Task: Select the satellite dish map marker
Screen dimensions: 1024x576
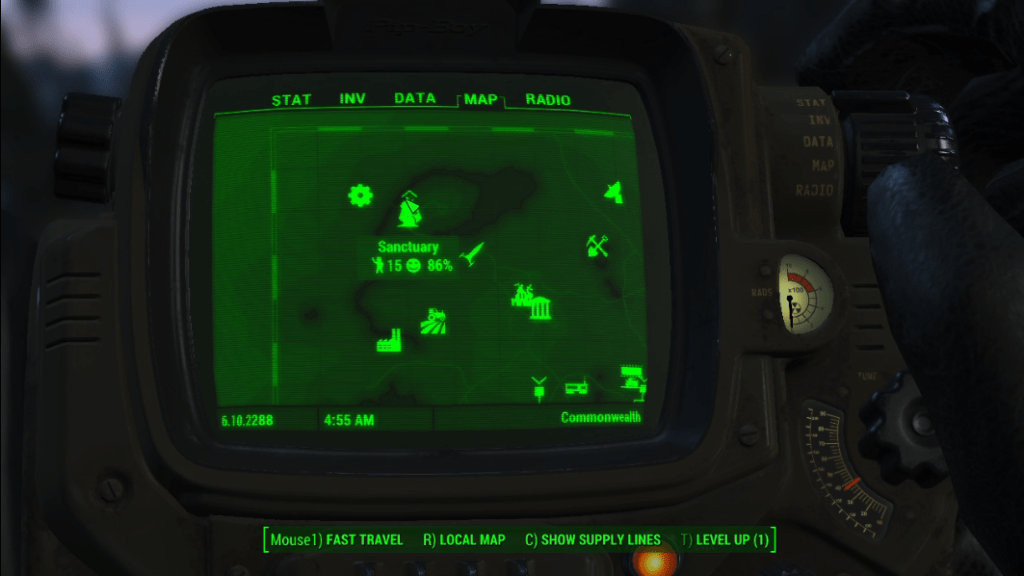Action: (614, 192)
